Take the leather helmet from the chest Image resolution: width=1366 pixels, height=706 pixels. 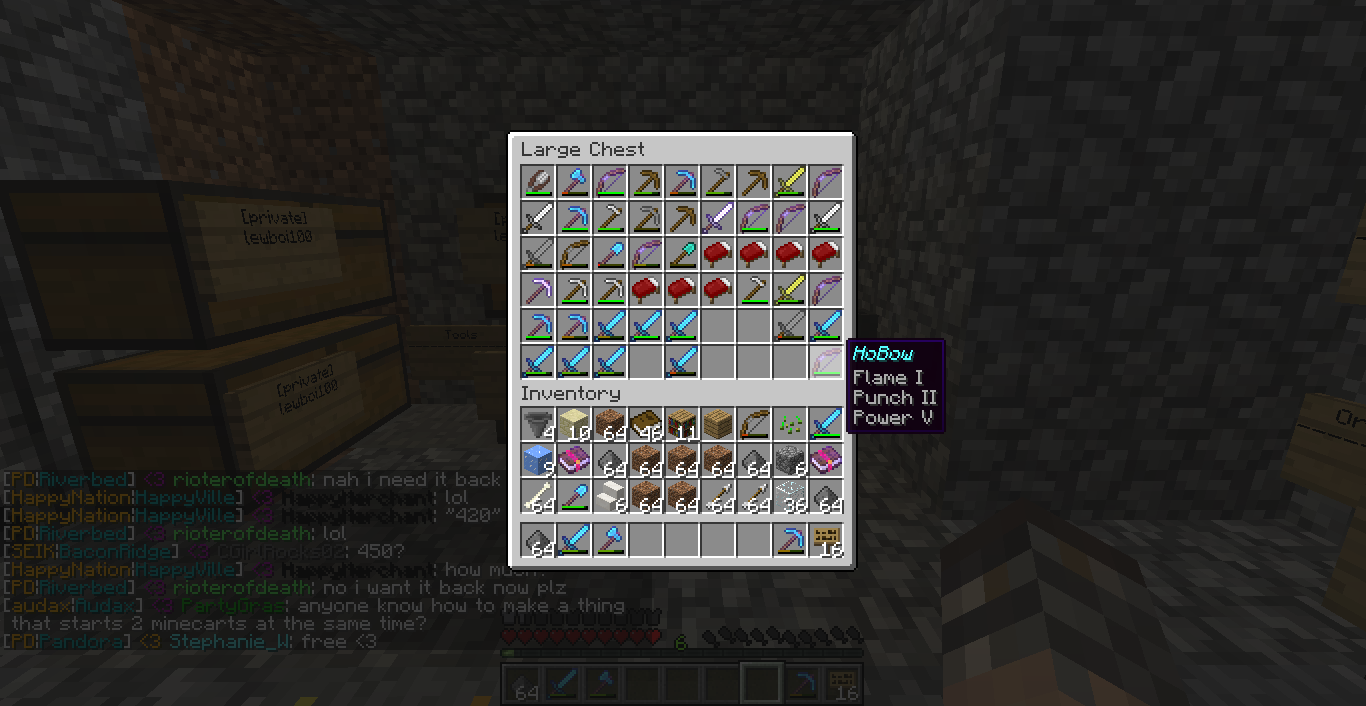(x=538, y=182)
